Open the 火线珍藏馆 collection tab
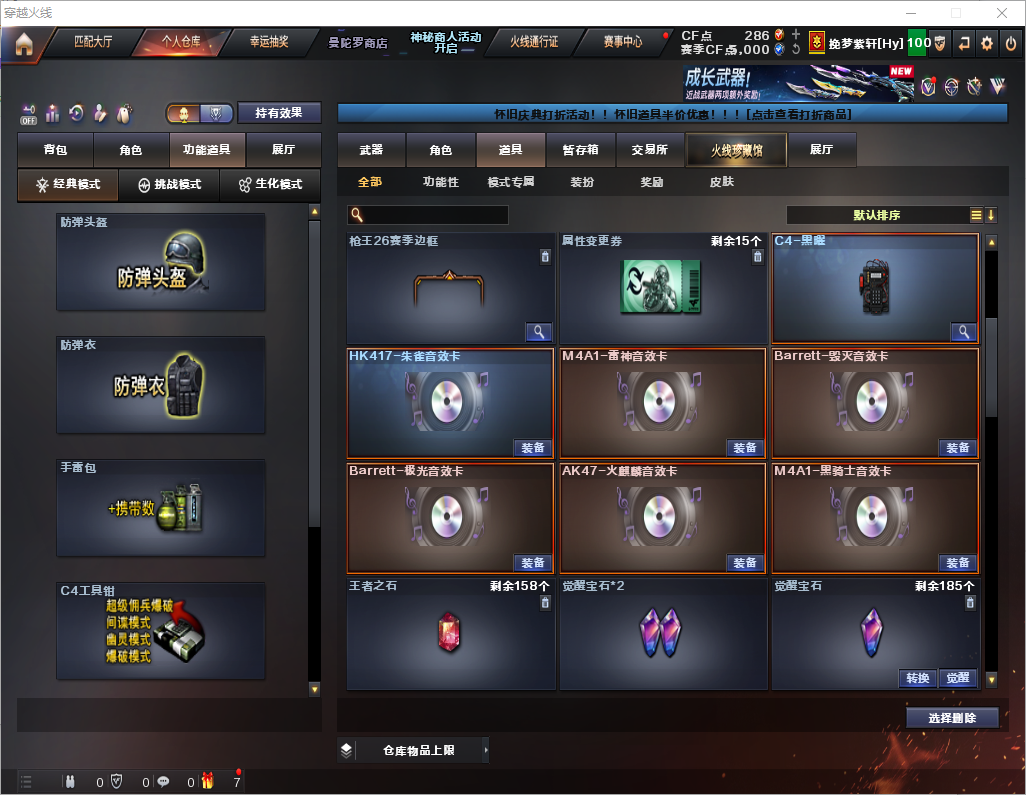 click(736, 150)
